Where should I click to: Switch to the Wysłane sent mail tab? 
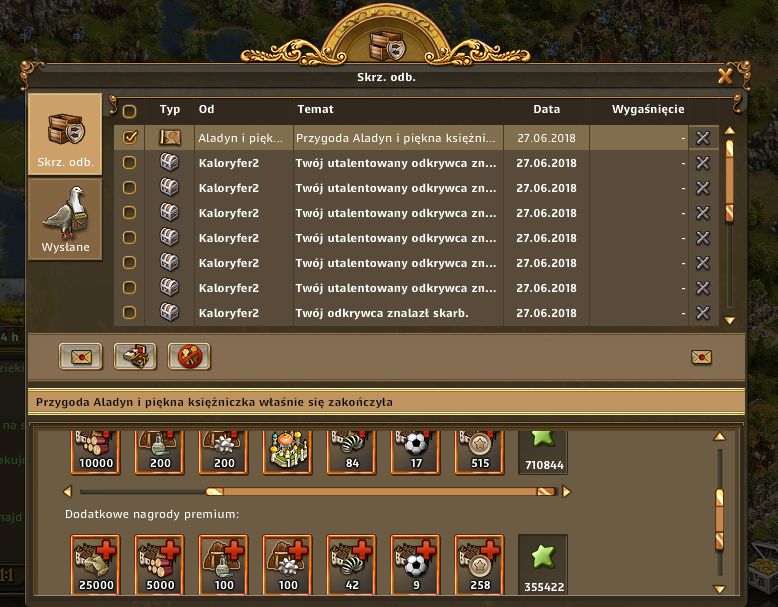click(65, 218)
